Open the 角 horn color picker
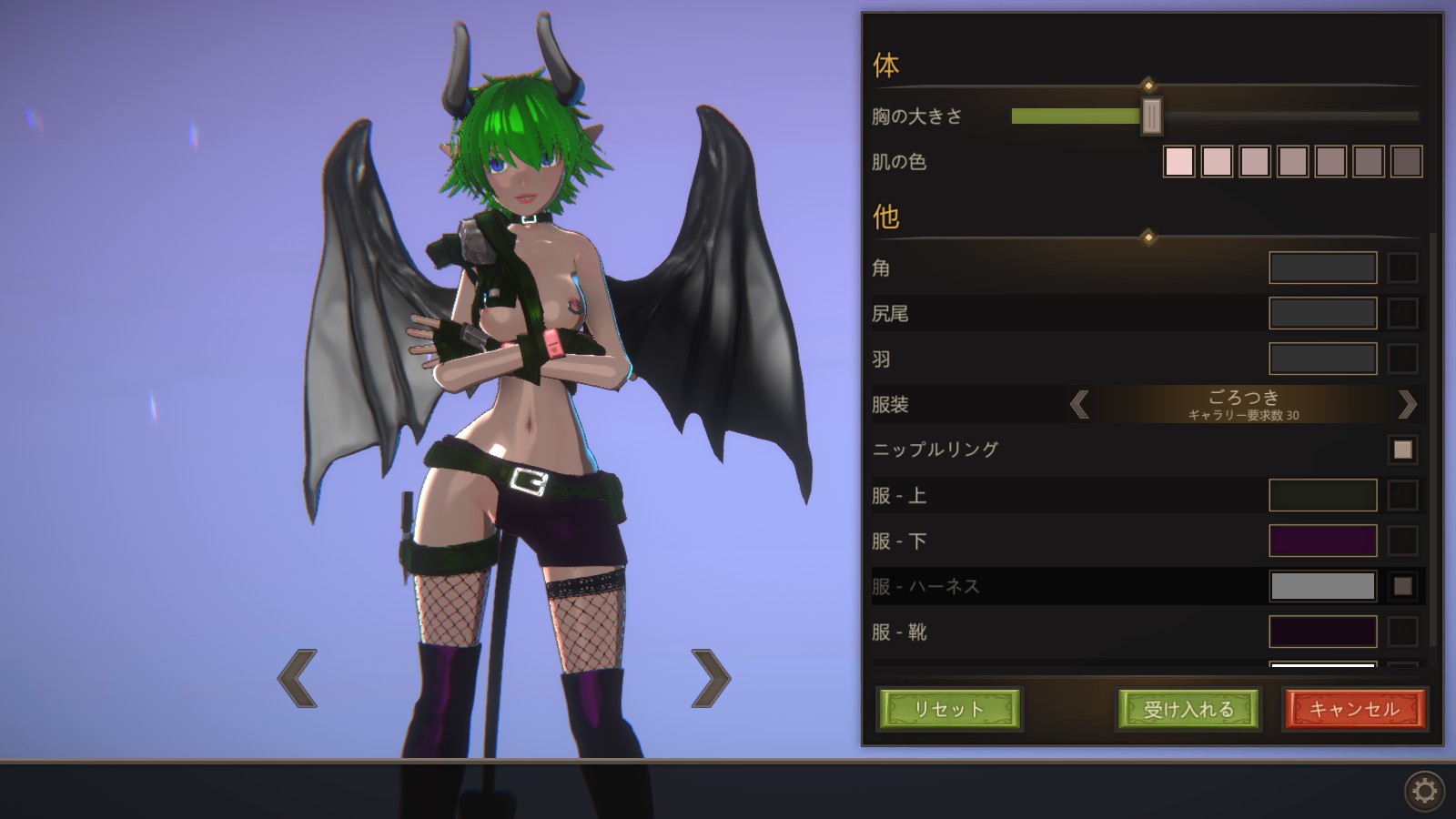1456x819 pixels. (x=1322, y=268)
